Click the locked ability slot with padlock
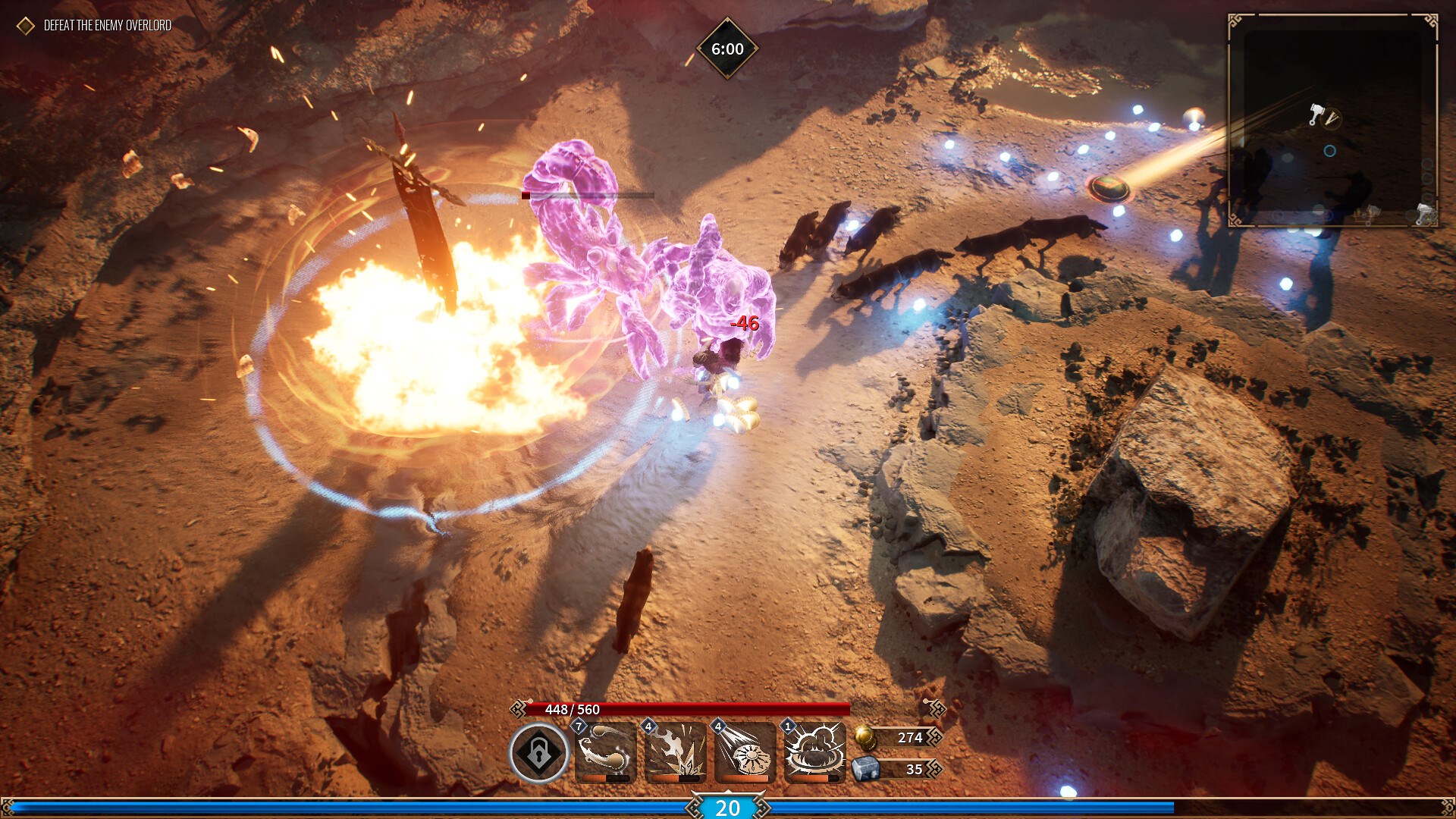This screenshot has width=1456, height=819. [x=538, y=753]
